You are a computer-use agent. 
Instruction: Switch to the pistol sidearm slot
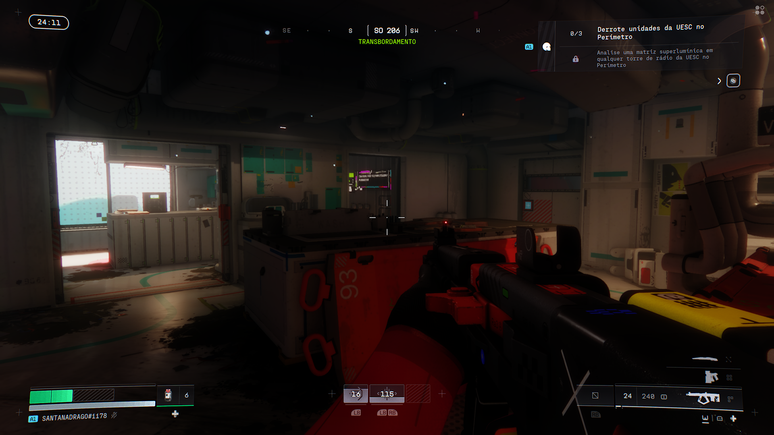pos(711,377)
